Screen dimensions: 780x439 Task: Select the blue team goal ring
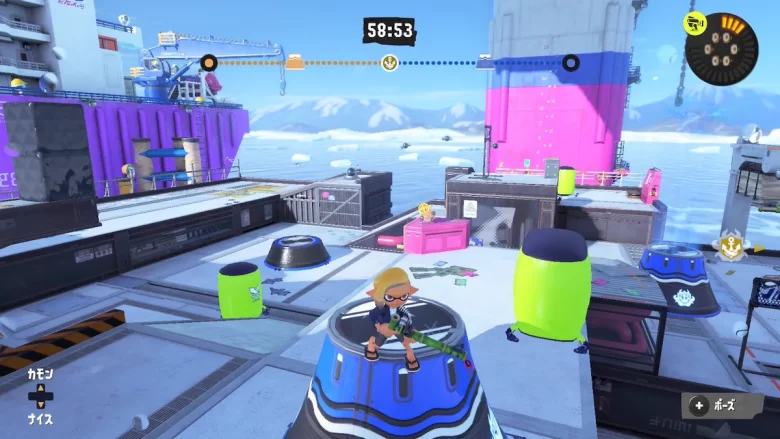click(570, 63)
